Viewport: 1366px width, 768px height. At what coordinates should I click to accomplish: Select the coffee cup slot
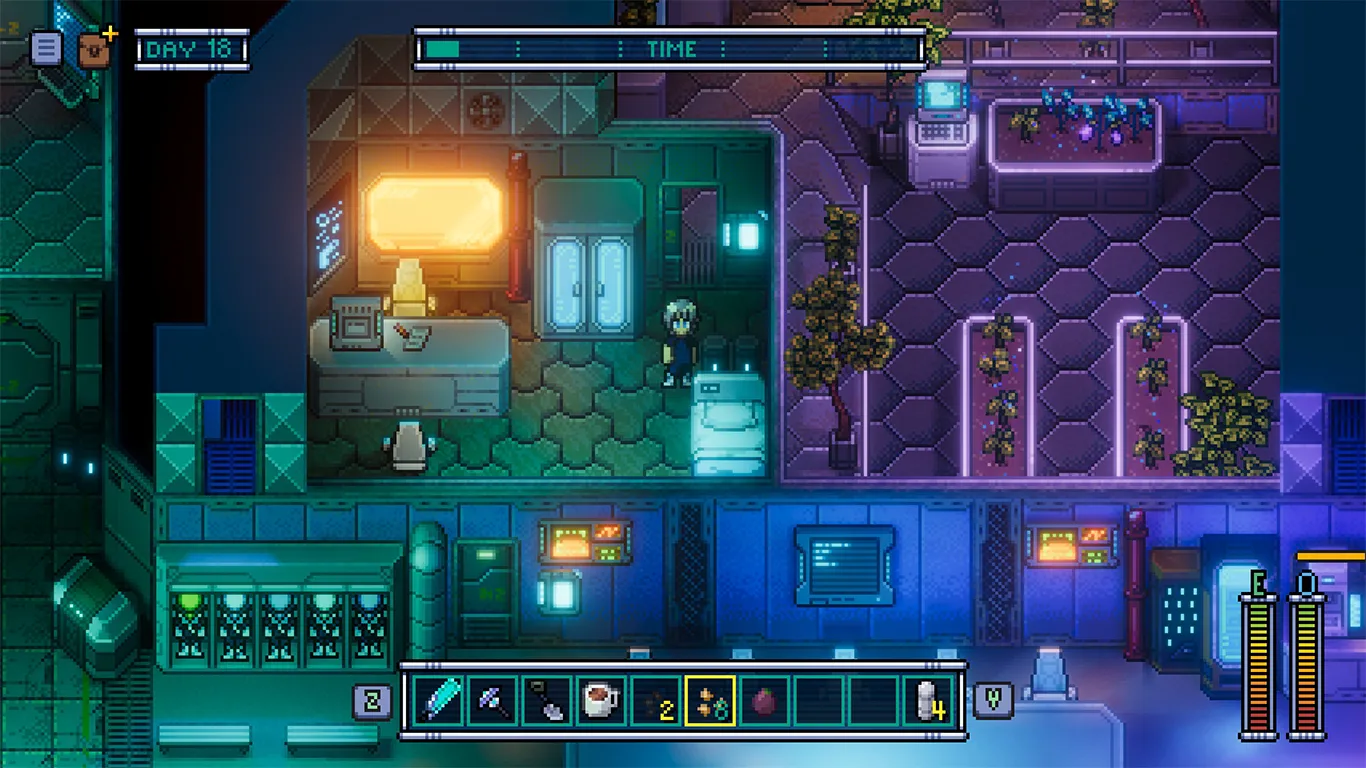click(601, 700)
